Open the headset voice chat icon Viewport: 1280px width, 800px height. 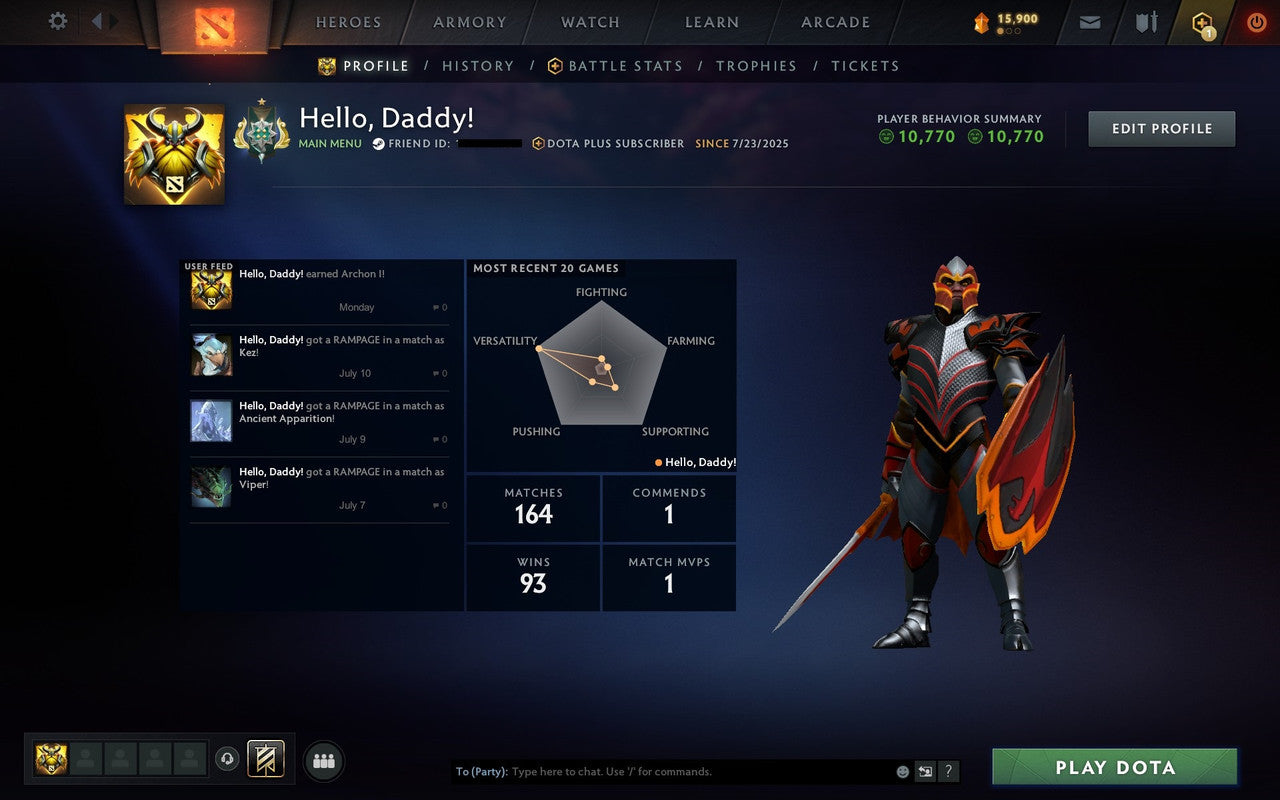(228, 760)
